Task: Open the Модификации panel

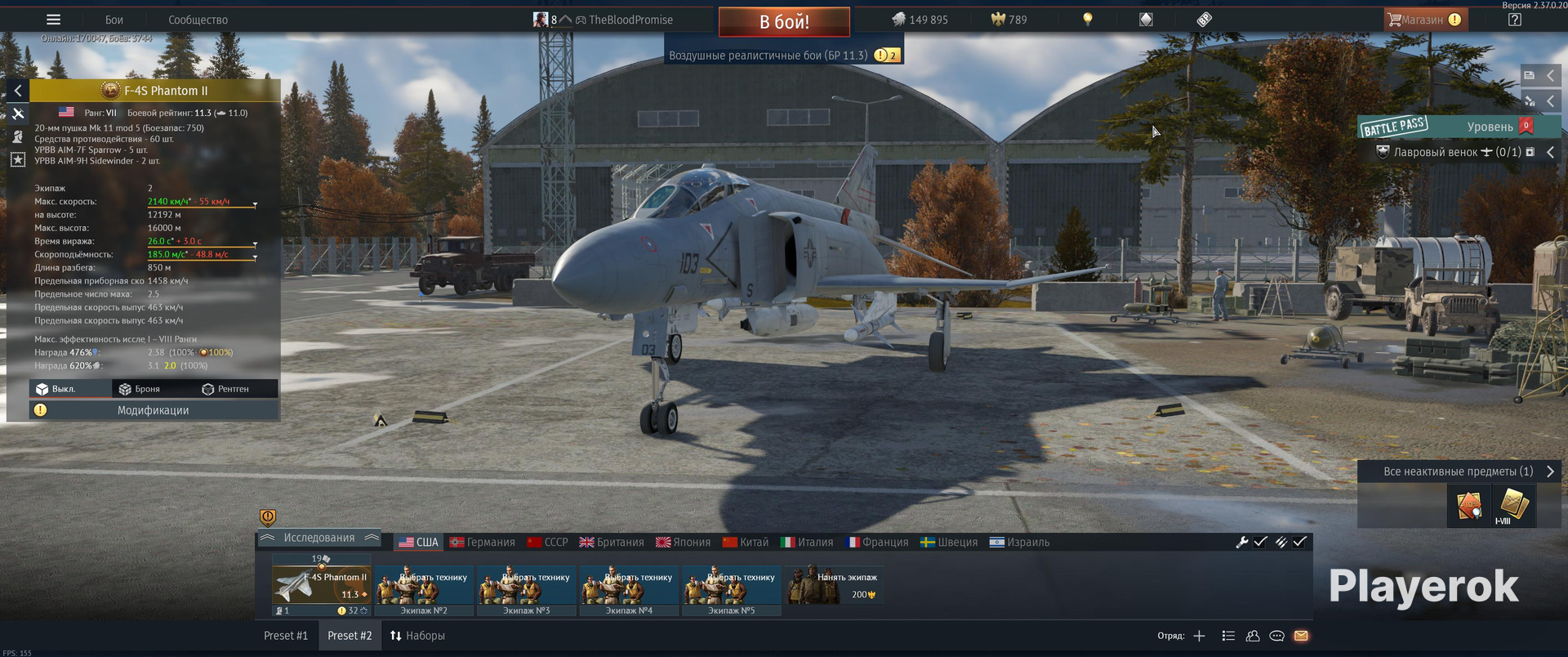Action: coord(153,410)
